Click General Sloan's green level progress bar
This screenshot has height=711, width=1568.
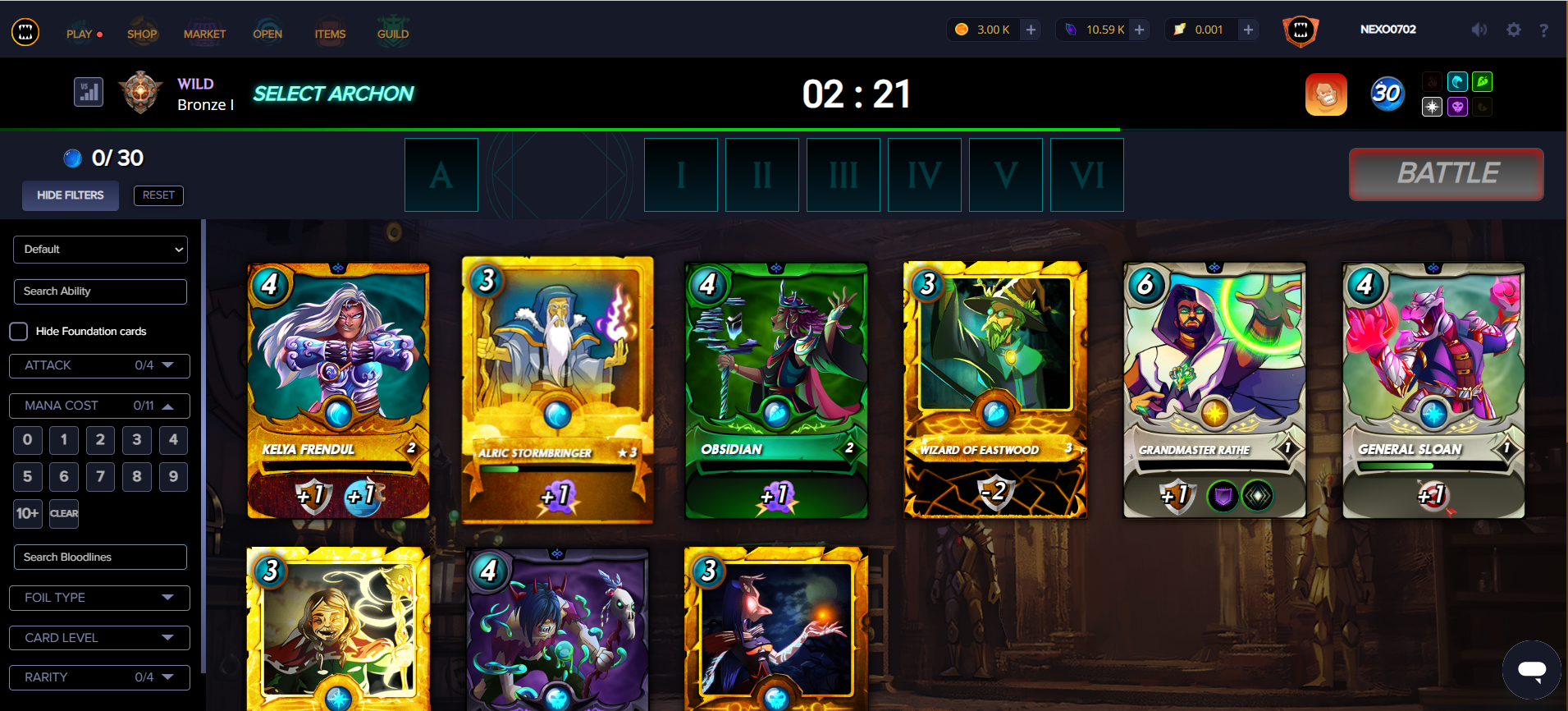coord(1433,464)
